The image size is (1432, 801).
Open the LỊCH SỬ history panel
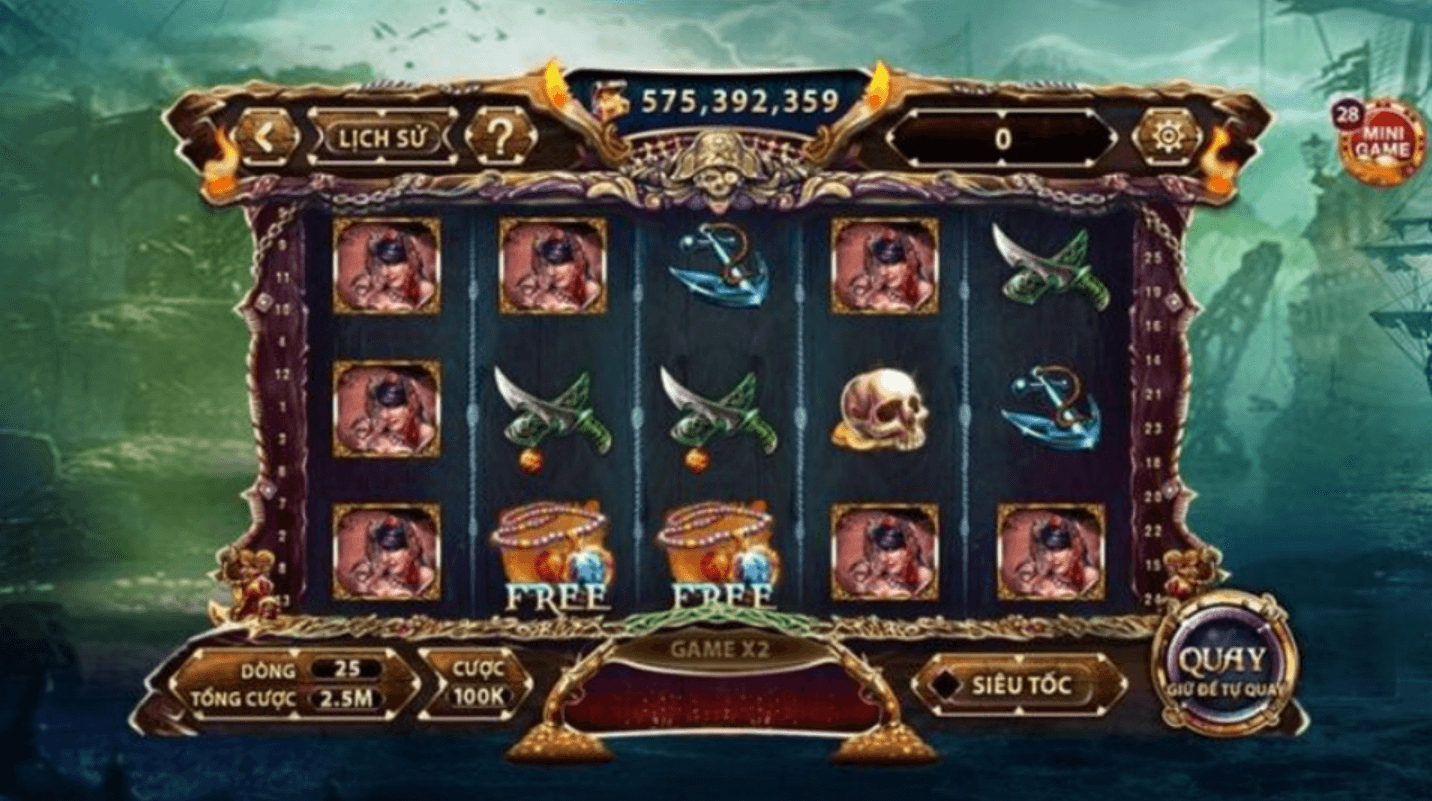(x=384, y=138)
